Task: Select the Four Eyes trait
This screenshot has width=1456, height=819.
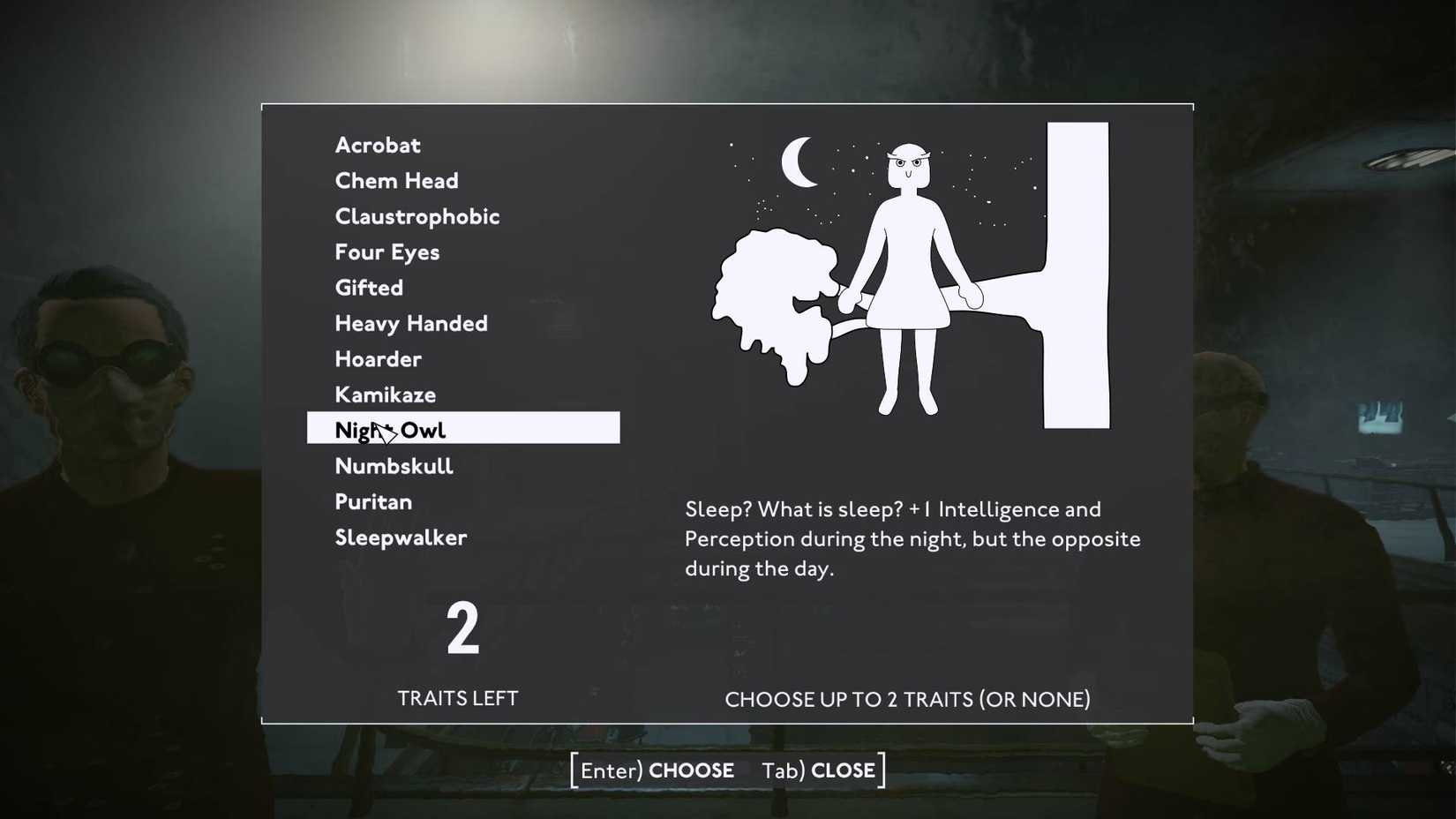Action: (x=387, y=252)
